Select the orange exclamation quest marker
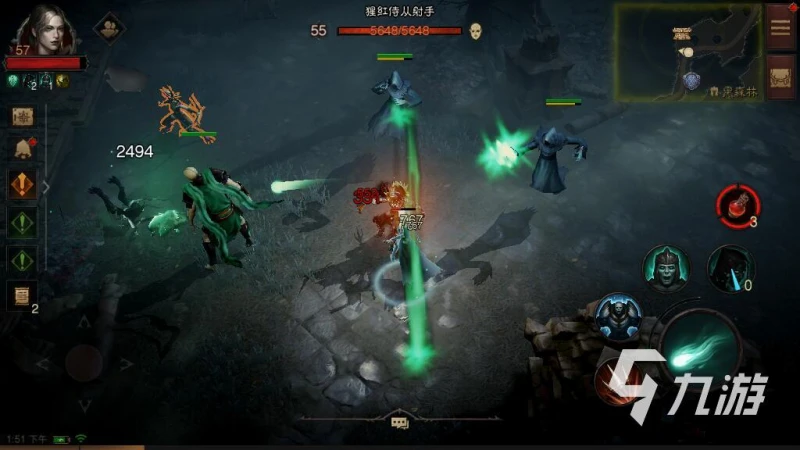The image size is (800, 450). (22, 185)
